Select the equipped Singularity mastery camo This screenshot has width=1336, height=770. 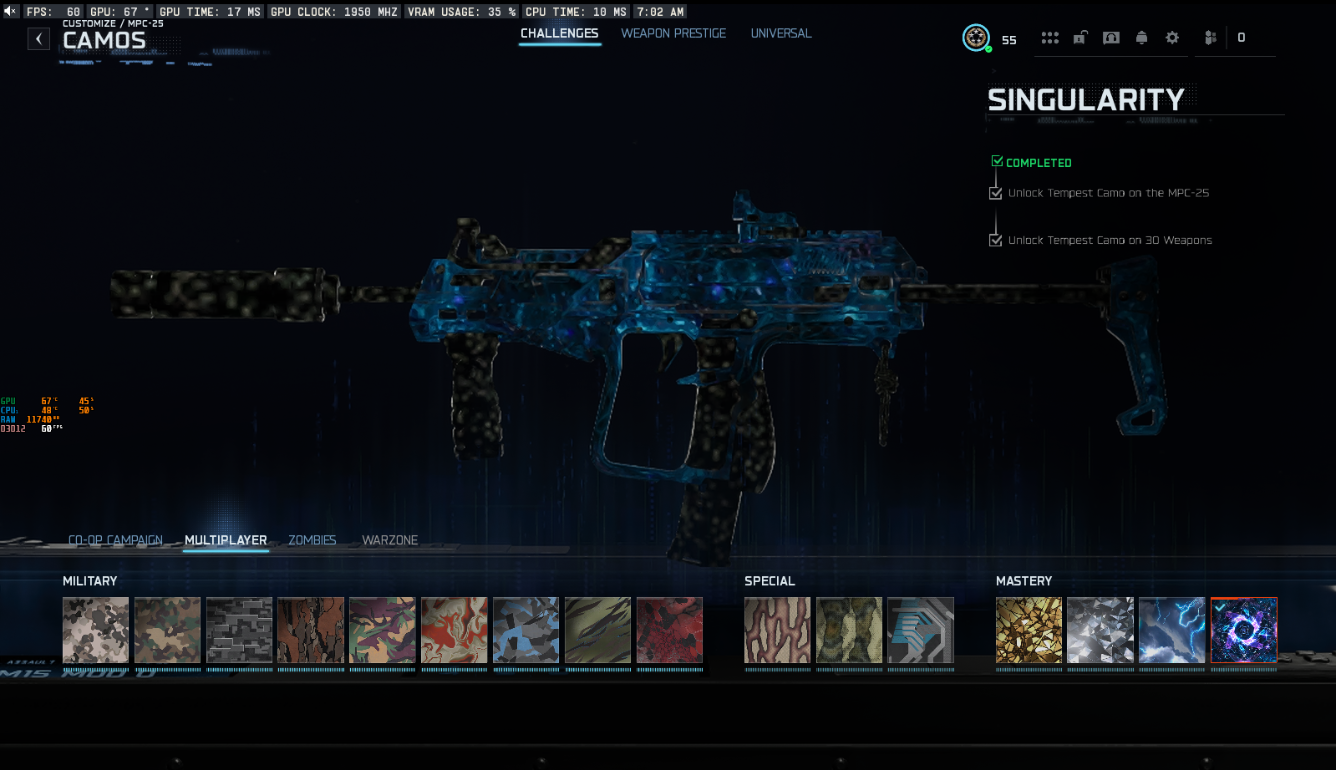point(1244,630)
